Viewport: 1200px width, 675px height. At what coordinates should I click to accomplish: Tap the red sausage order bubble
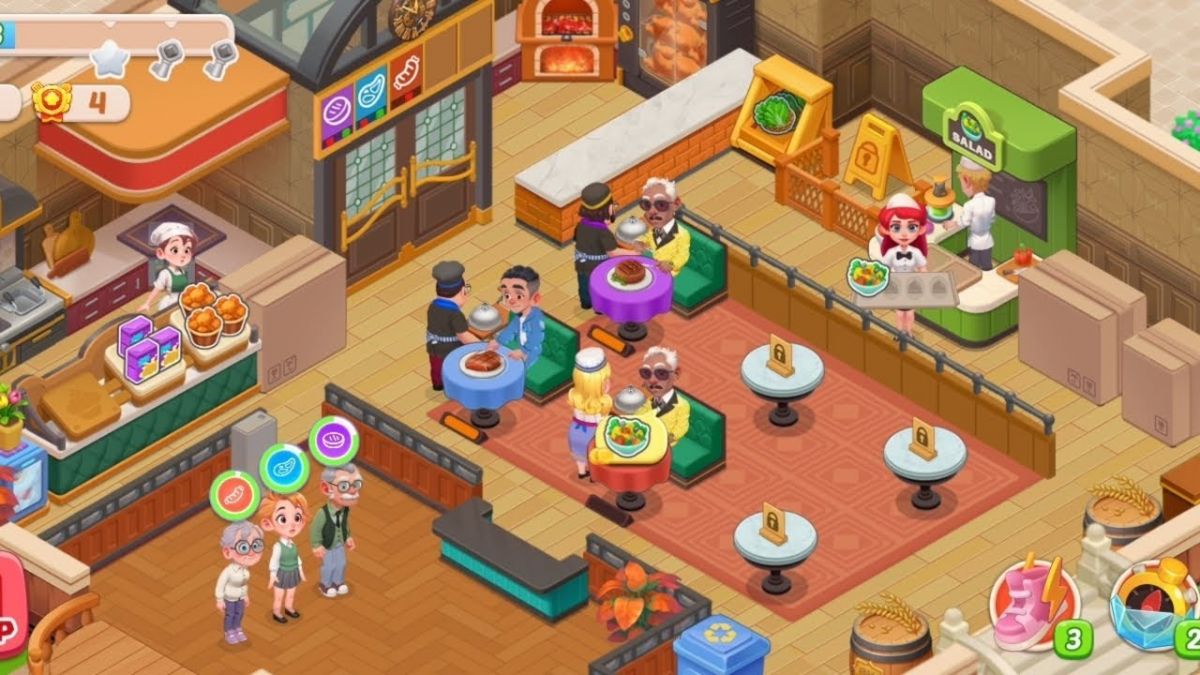tap(234, 495)
